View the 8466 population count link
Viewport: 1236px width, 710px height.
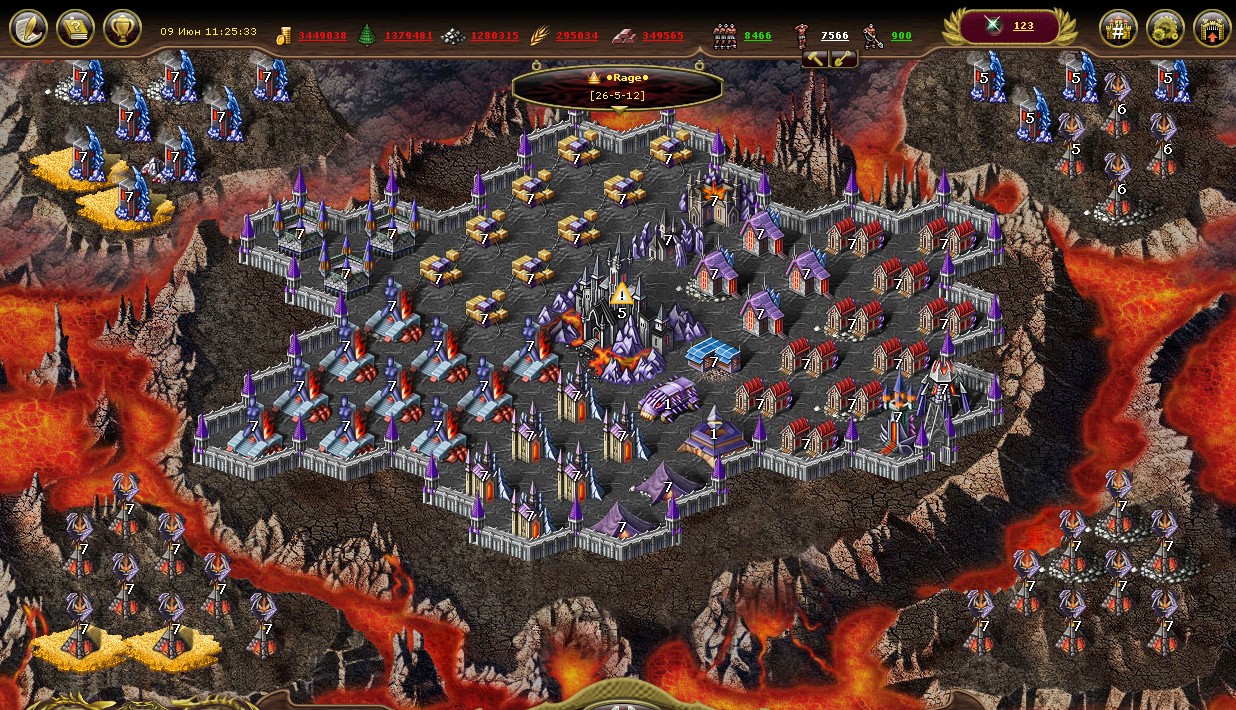click(x=757, y=36)
